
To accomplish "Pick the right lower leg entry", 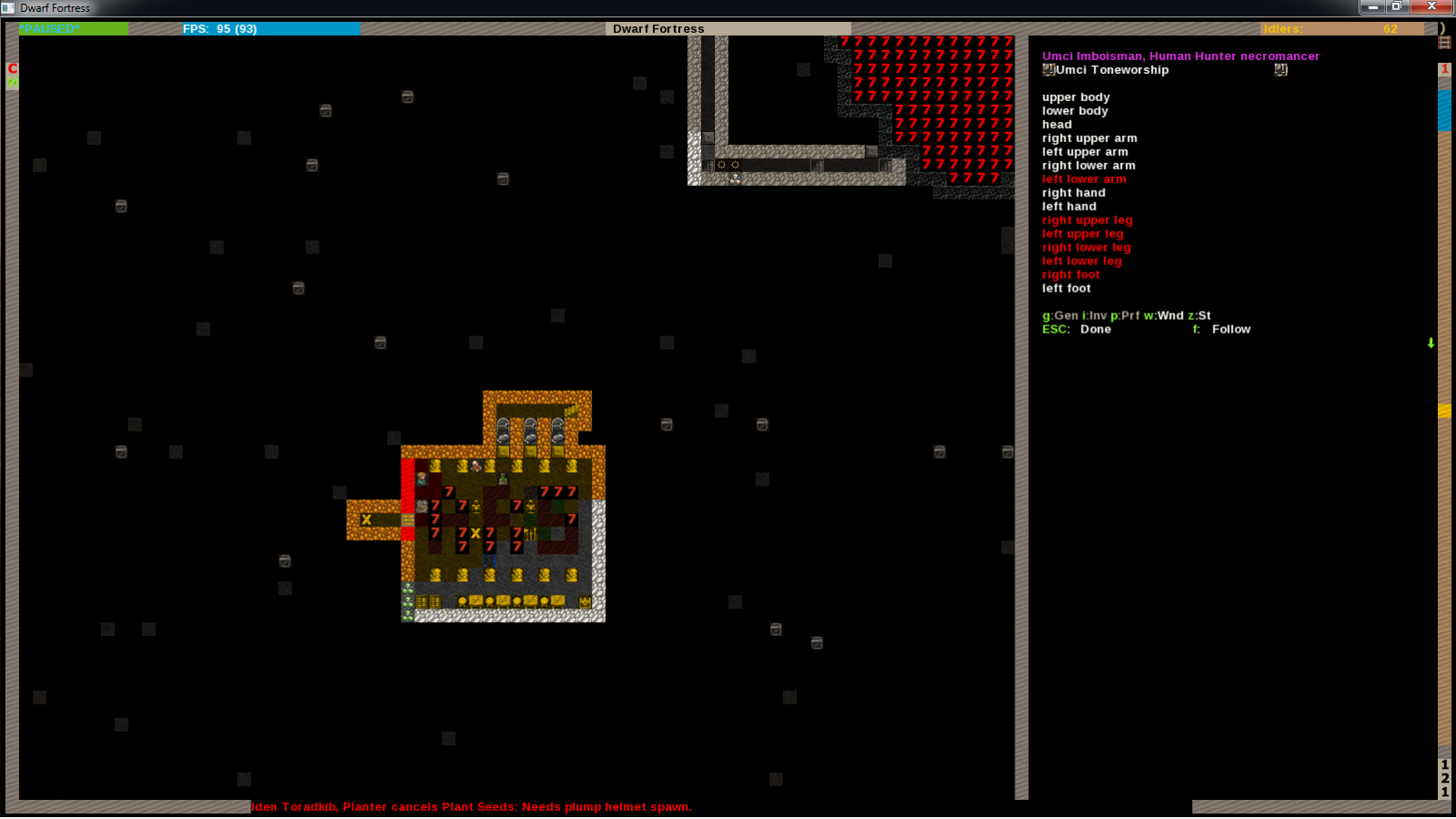I will coord(1086,248).
